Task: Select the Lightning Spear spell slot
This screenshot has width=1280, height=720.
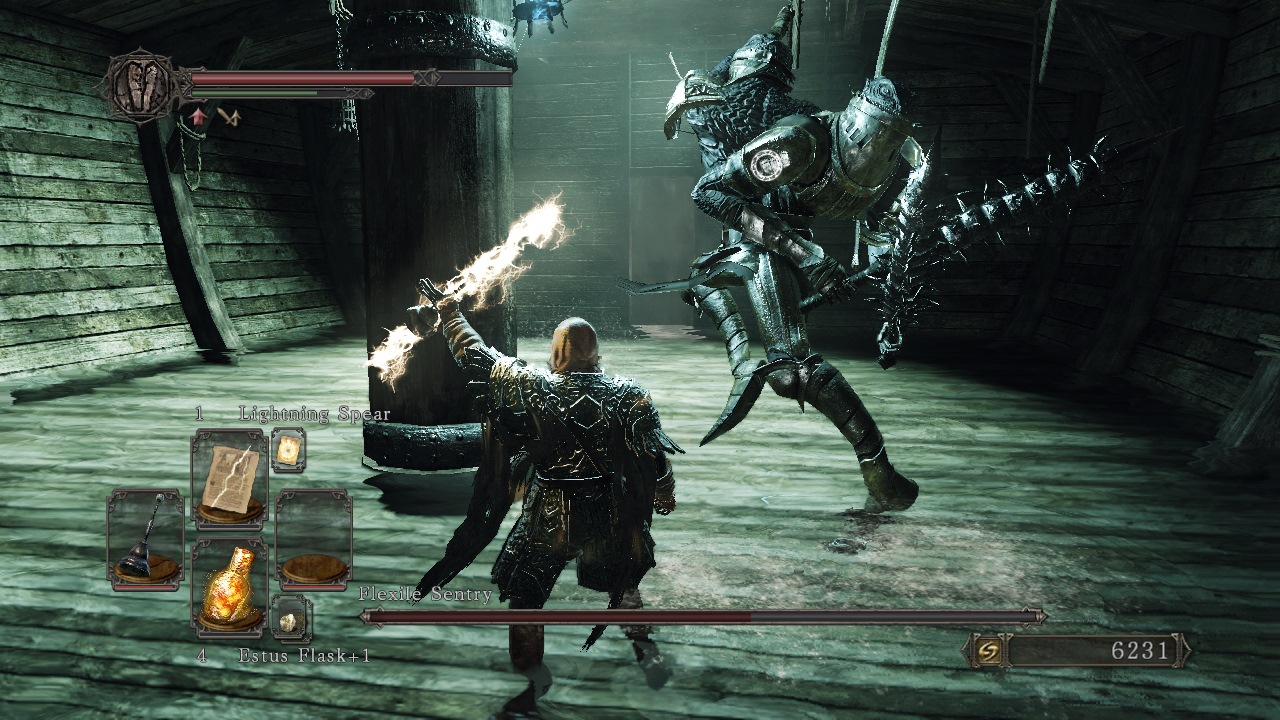Action: tap(229, 477)
